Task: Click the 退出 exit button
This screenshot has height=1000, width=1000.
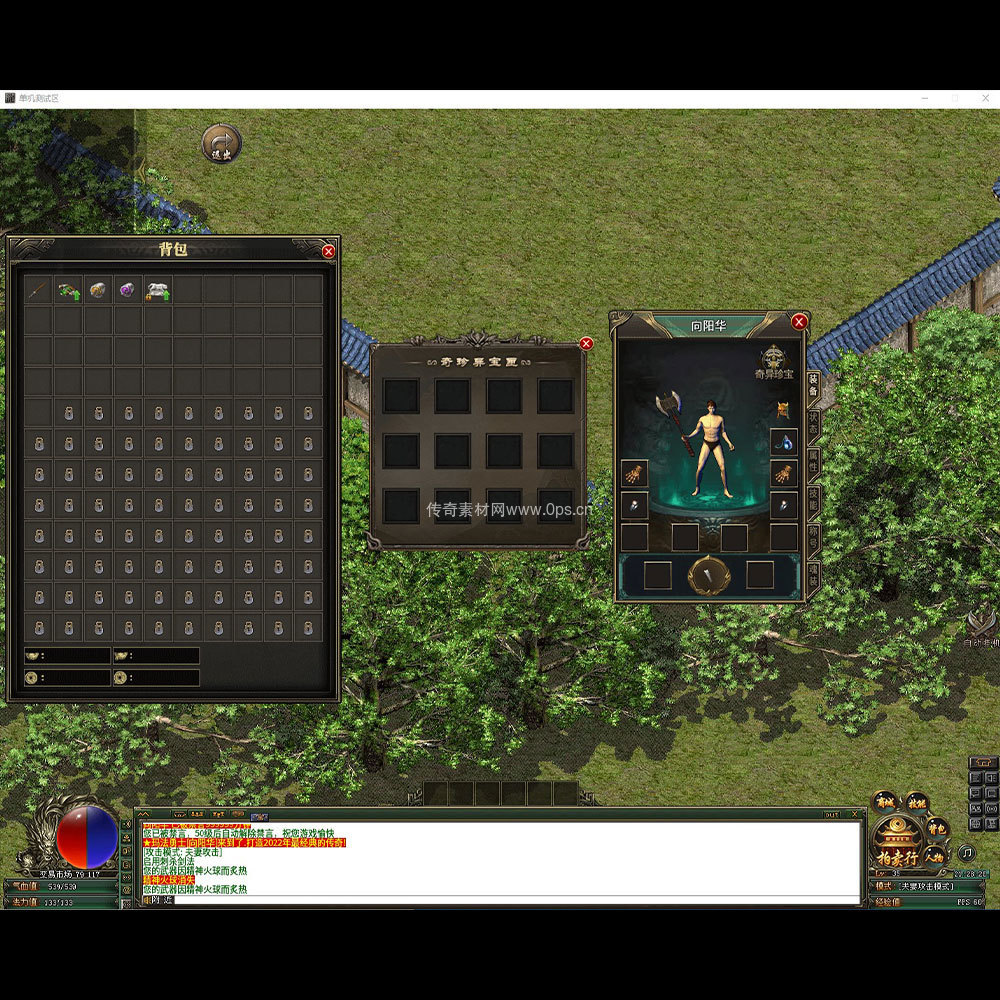Action: [x=221, y=144]
